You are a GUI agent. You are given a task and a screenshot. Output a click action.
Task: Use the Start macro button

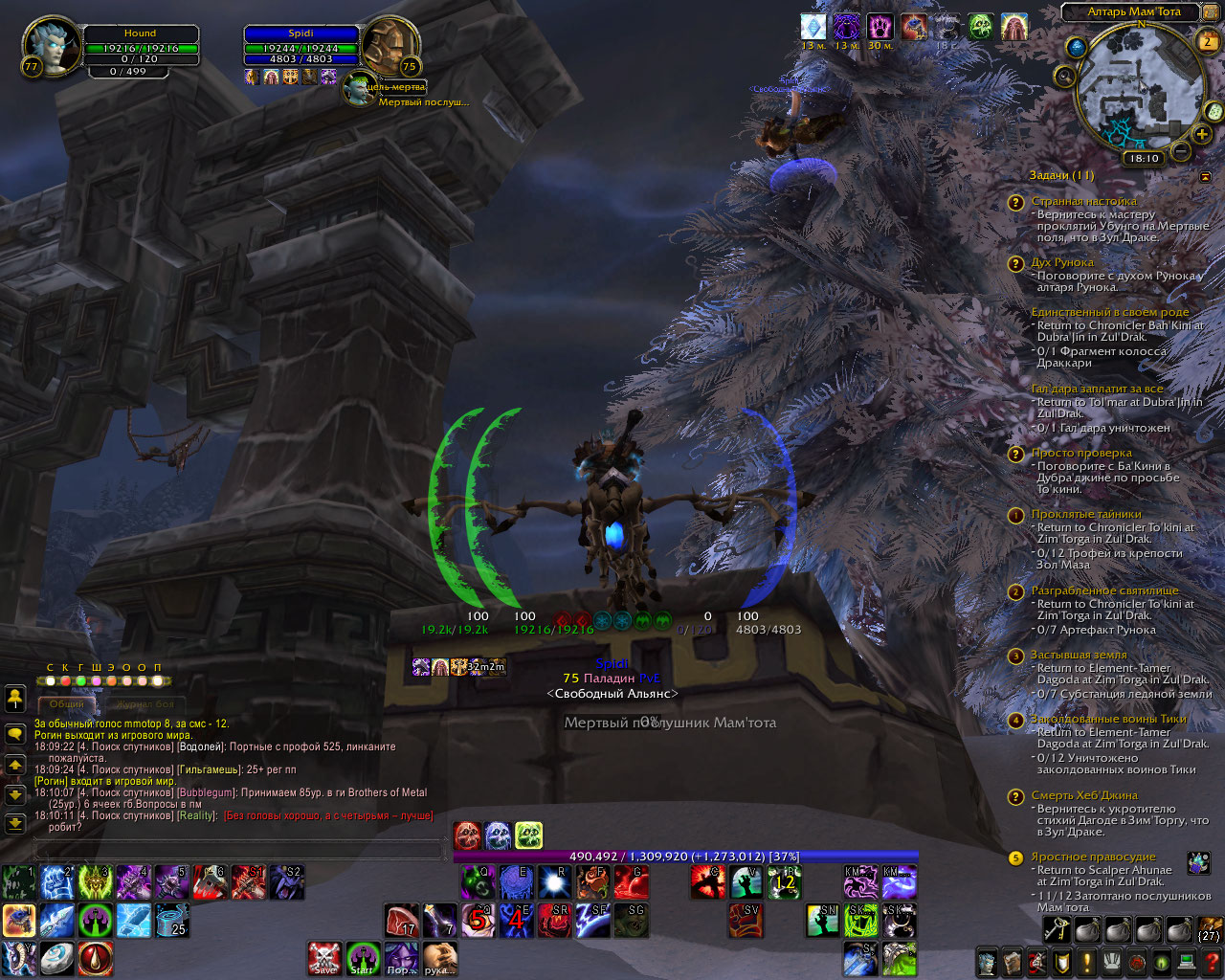pyautogui.click(x=363, y=958)
